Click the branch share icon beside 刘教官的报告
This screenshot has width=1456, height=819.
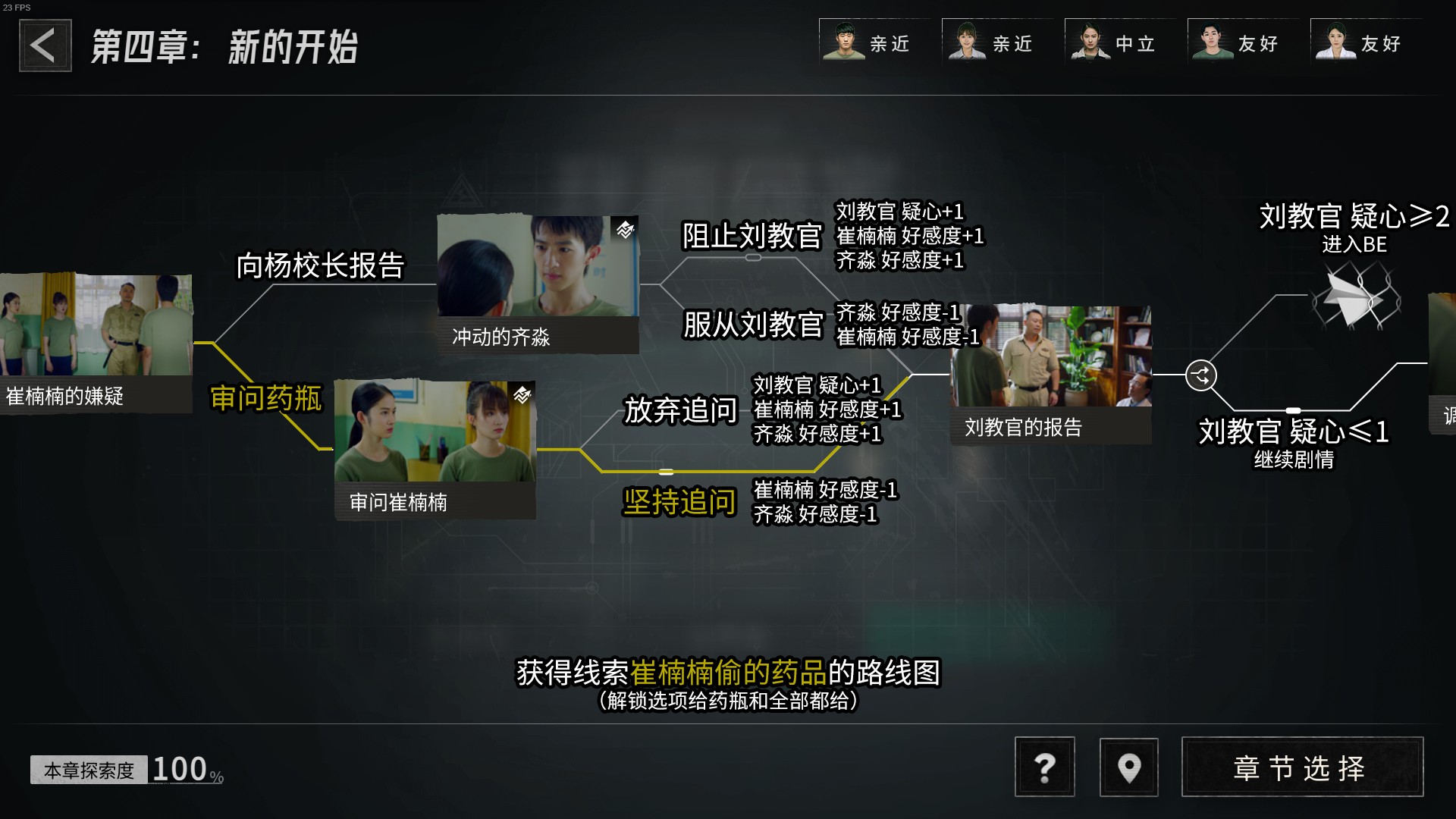tap(1200, 376)
